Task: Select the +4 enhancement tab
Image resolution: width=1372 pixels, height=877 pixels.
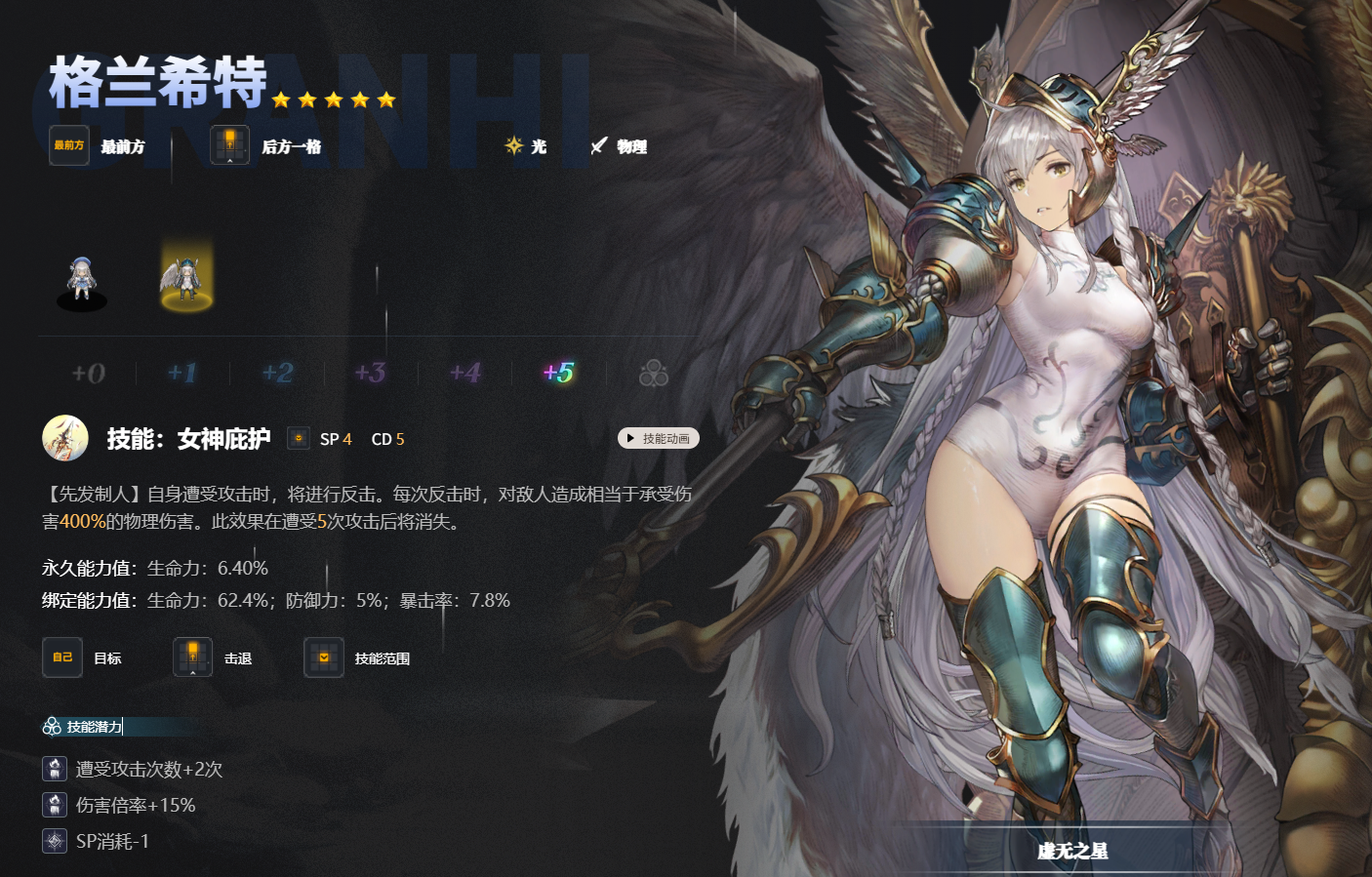Action: point(465,373)
